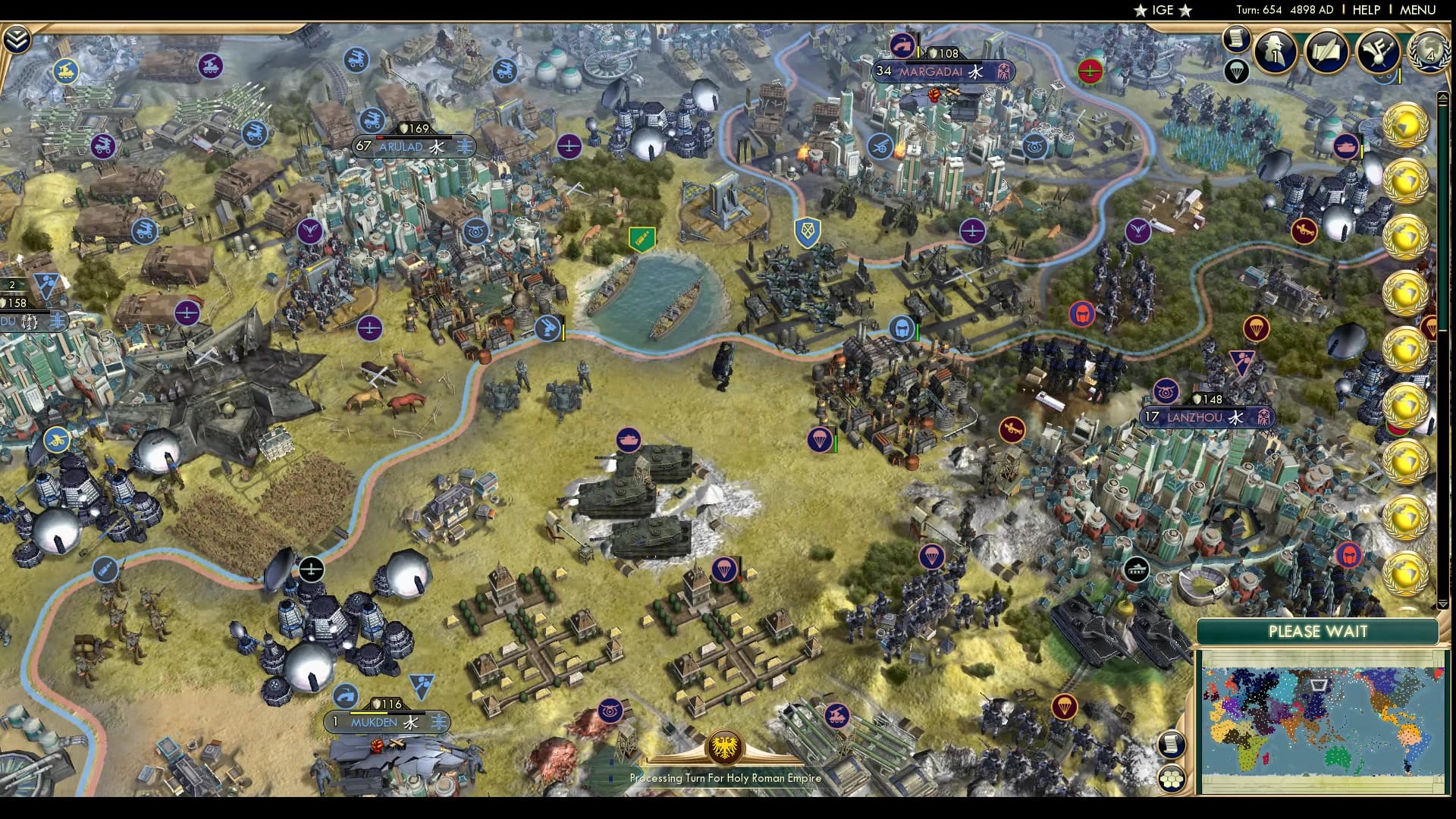Click Australia on the world minimap

(x=1337, y=755)
